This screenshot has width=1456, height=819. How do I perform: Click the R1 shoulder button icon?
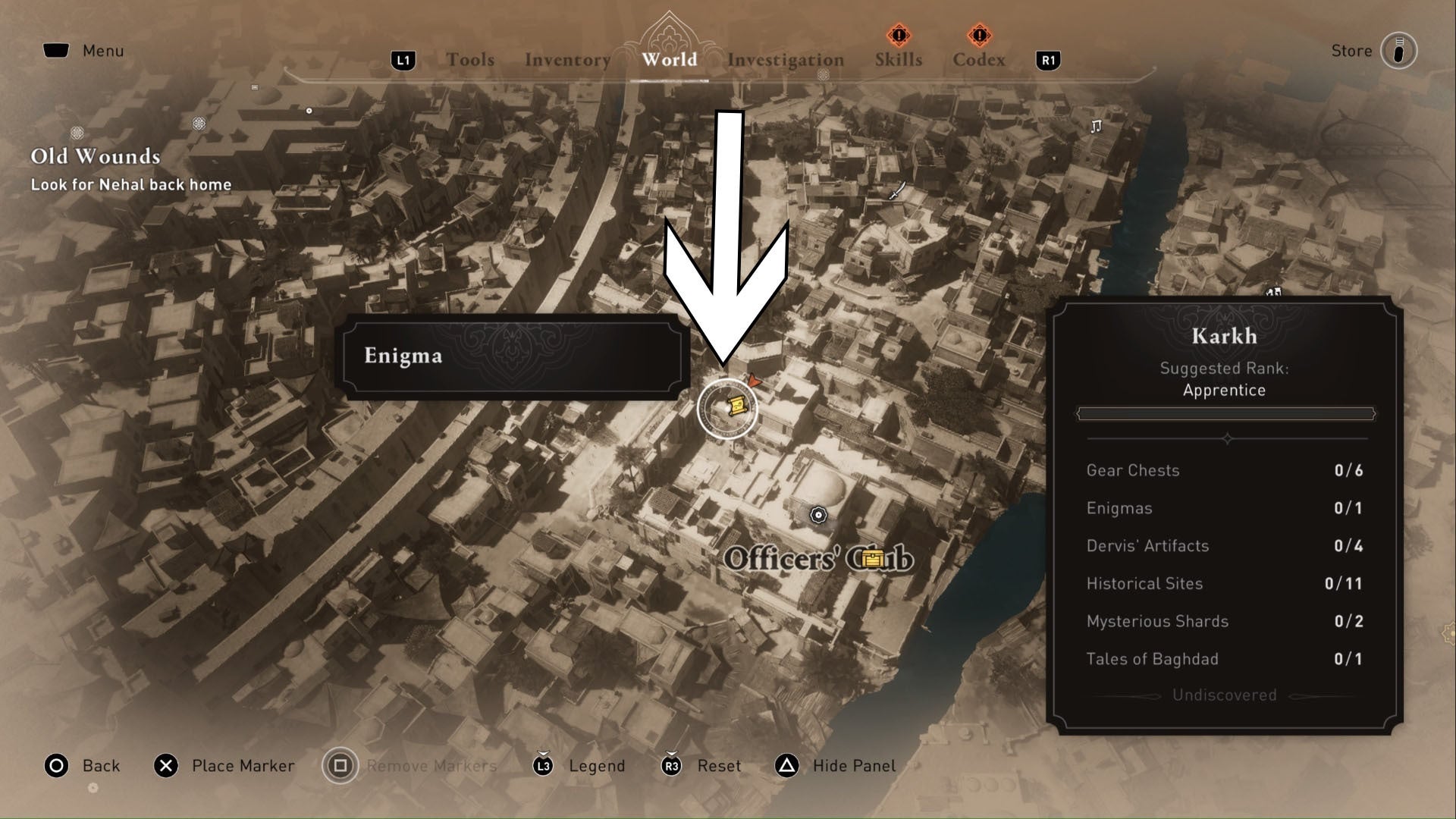pos(1048,61)
